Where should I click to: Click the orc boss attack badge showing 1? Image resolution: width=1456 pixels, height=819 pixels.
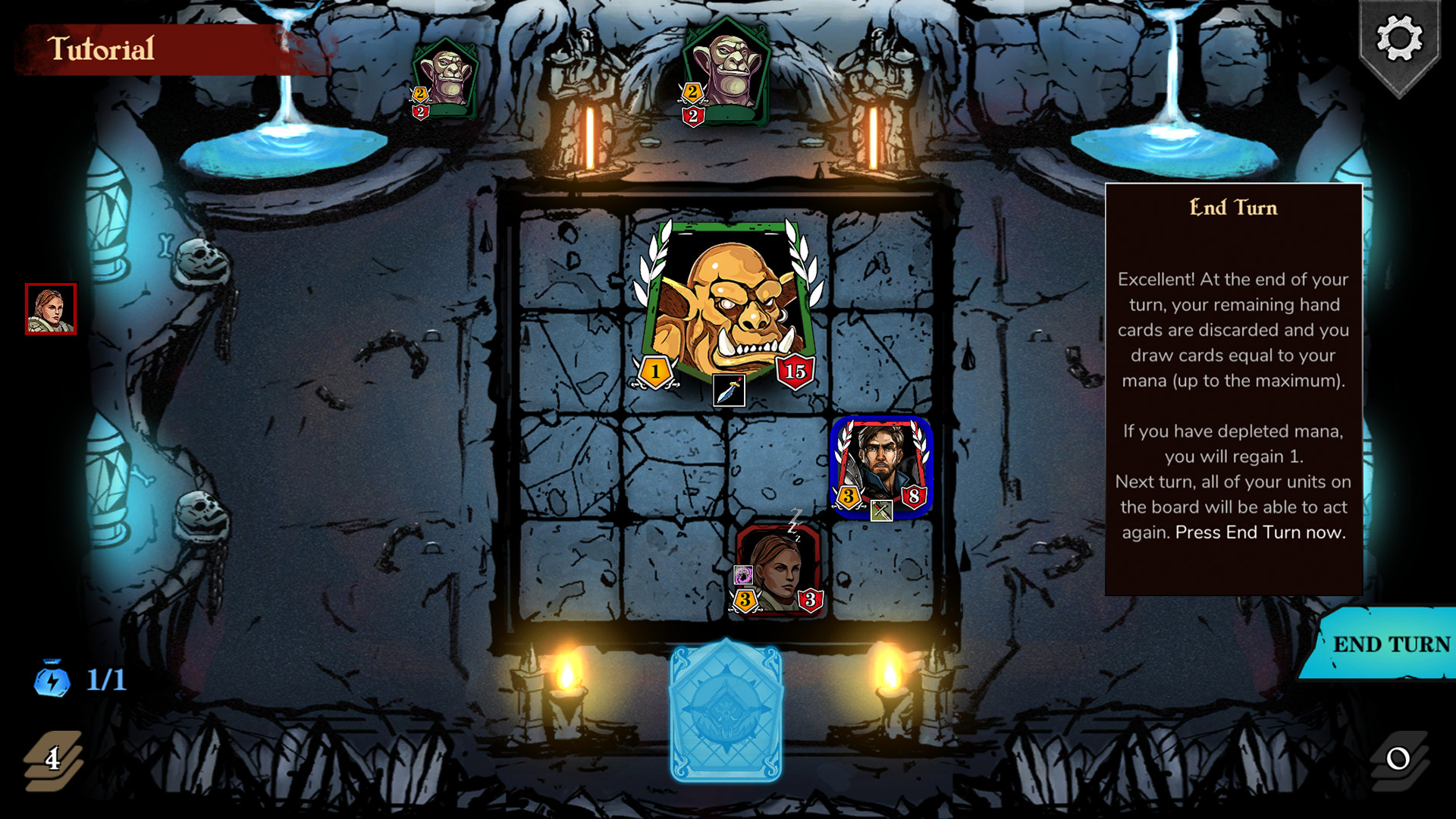click(x=654, y=372)
